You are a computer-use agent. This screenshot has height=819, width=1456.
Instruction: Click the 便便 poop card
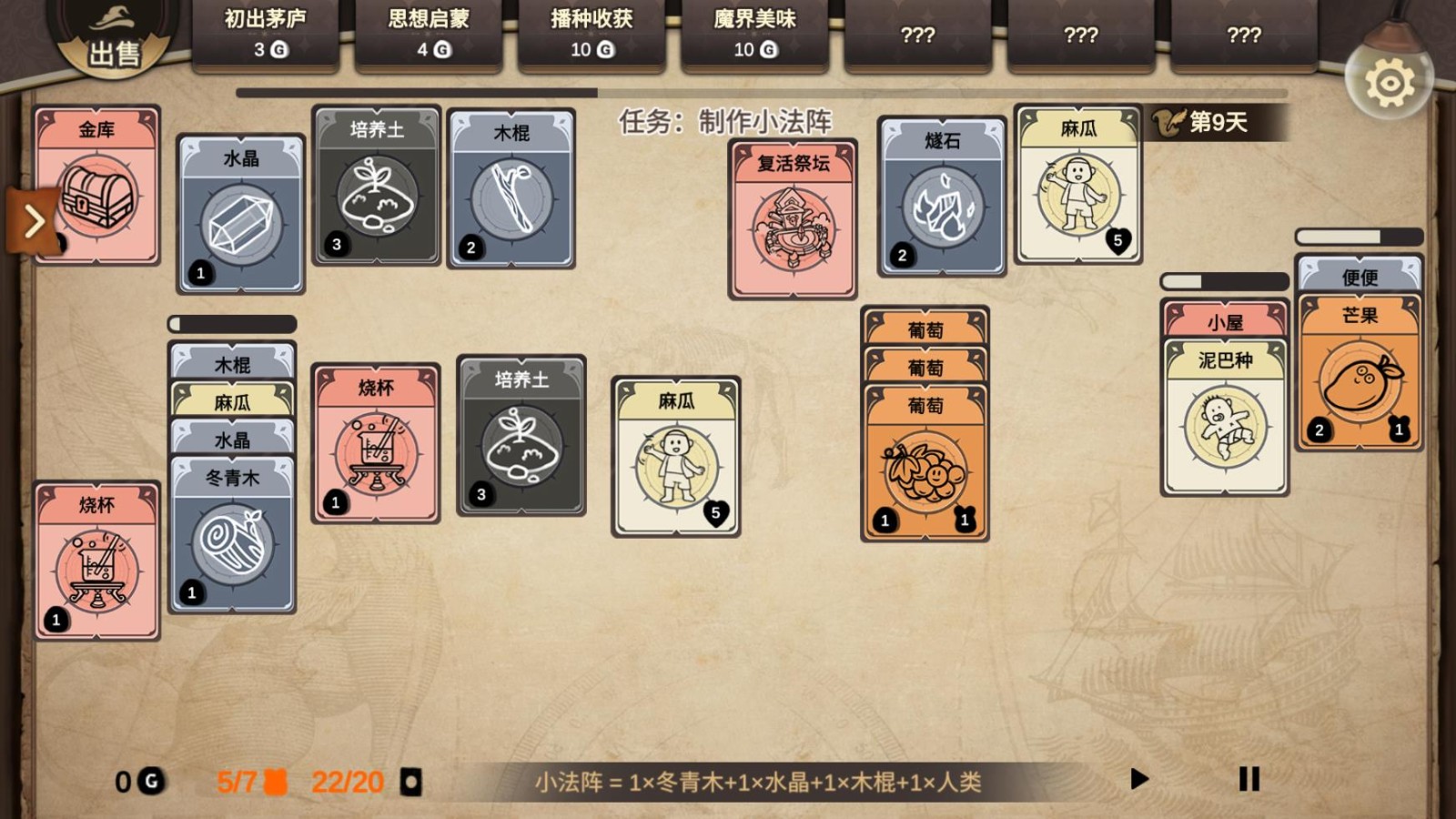coord(1359,276)
